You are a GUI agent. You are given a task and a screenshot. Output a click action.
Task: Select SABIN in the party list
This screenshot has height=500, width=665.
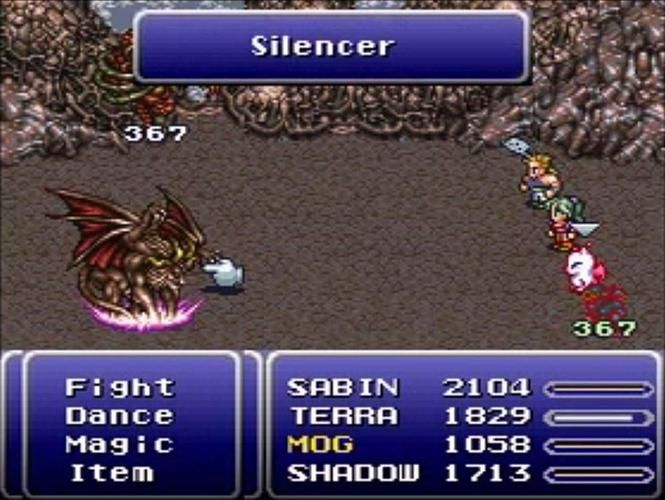point(342,388)
